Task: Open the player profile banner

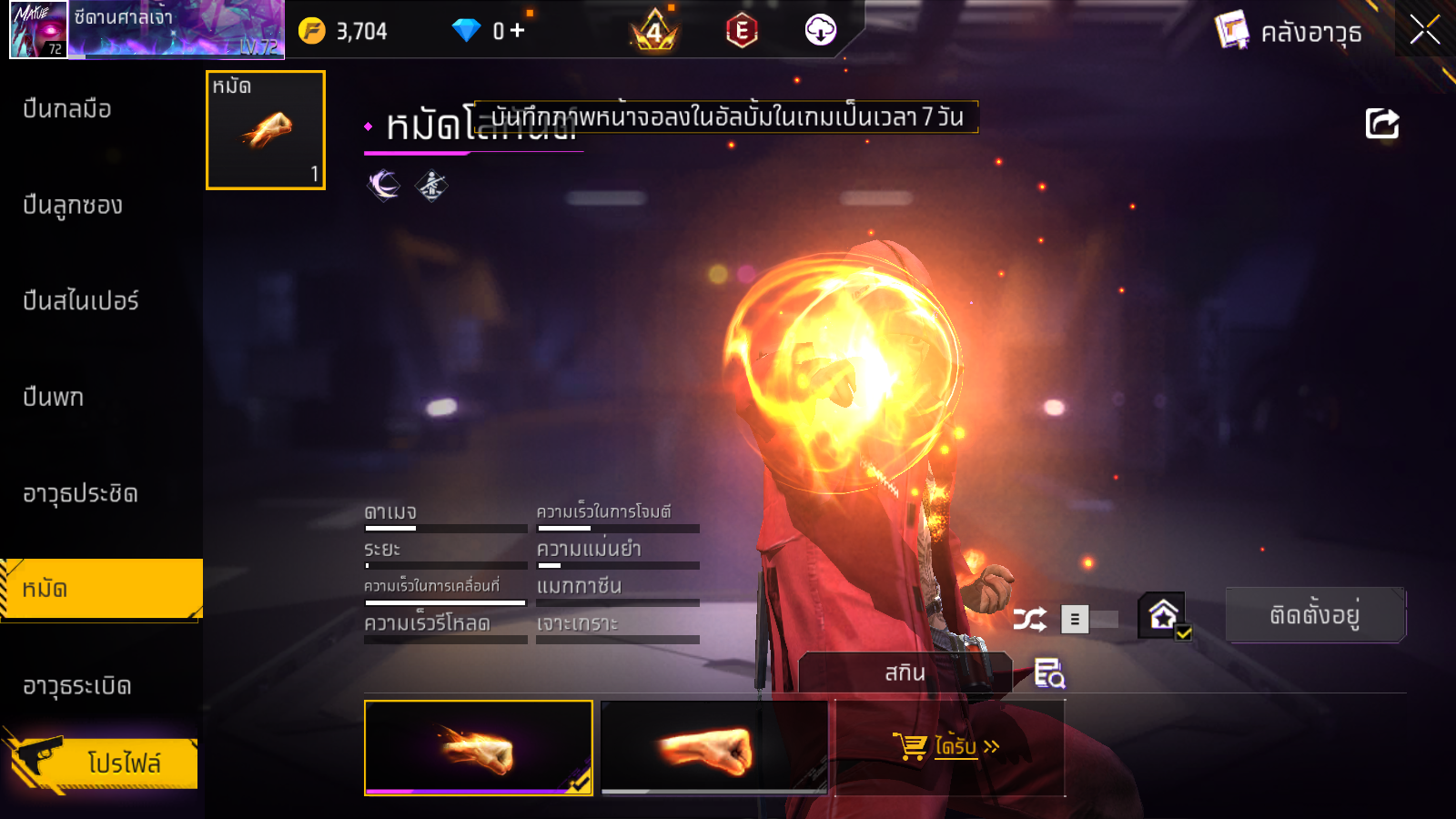Action: click(147, 30)
